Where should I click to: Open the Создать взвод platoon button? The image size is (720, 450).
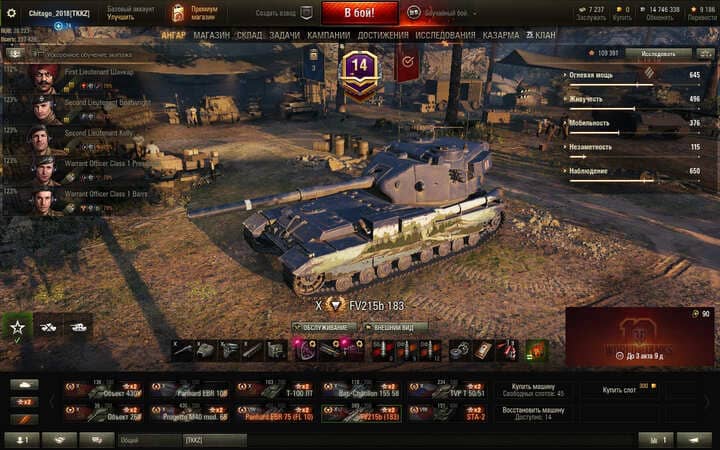tap(283, 13)
